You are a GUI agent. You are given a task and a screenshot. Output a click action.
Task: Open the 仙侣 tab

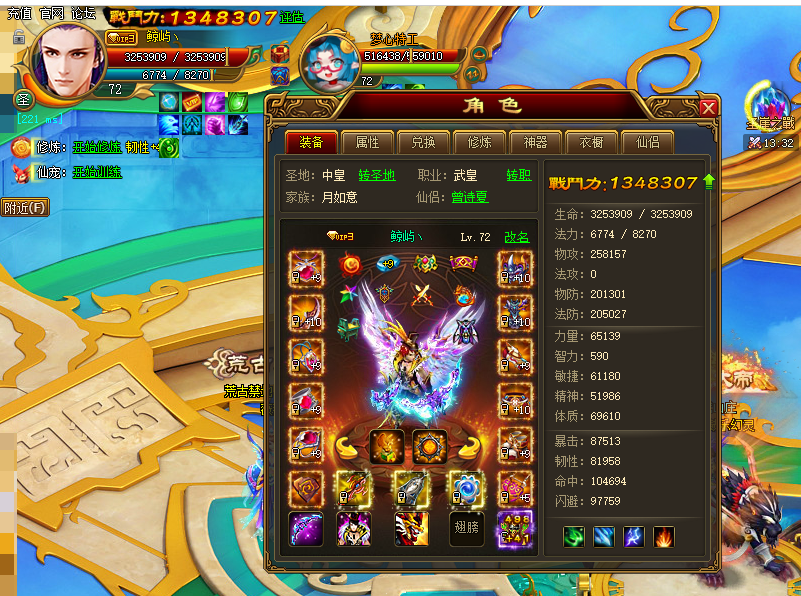tap(647, 143)
